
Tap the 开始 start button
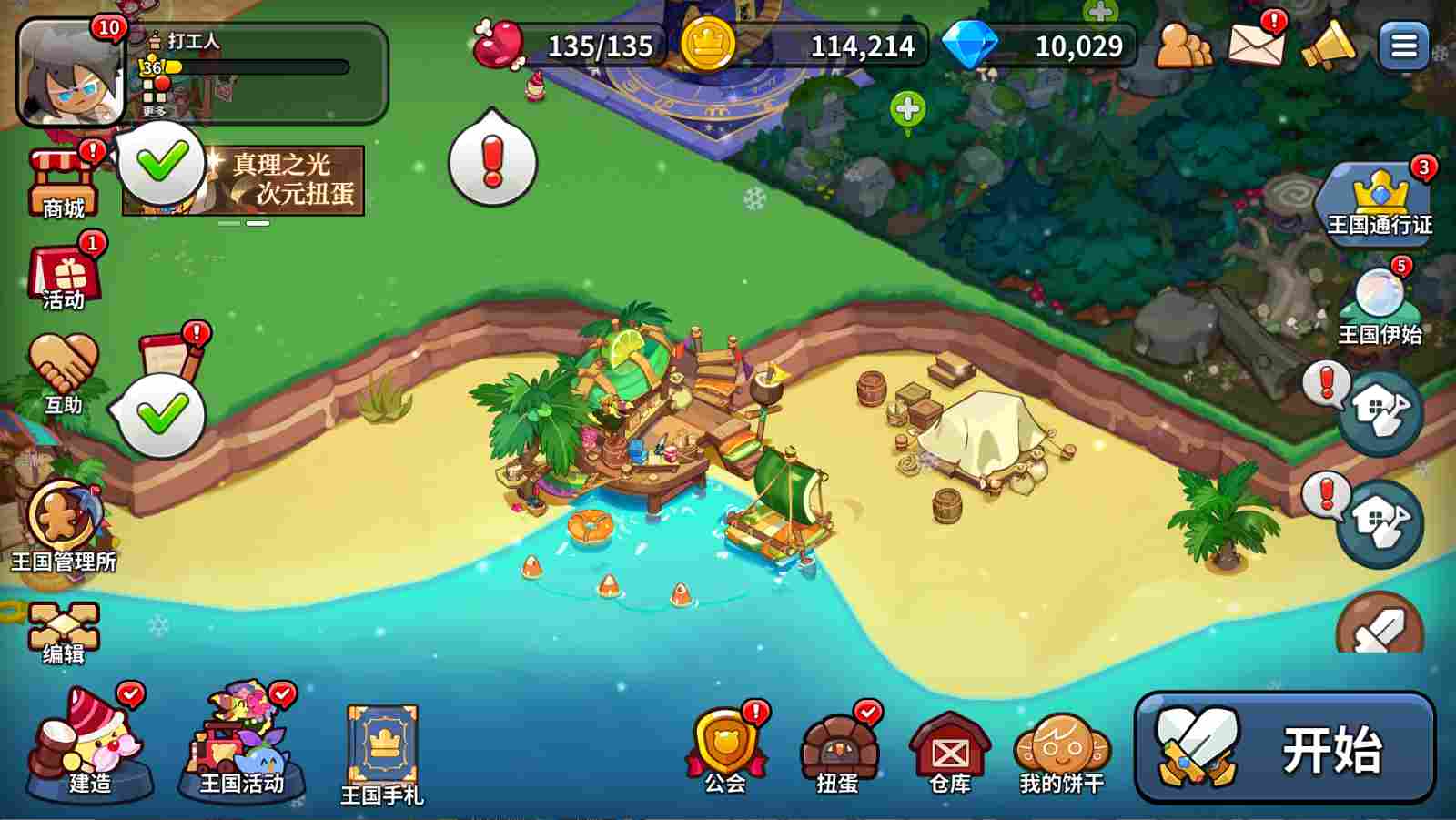pyautogui.click(x=1284, y=747)
